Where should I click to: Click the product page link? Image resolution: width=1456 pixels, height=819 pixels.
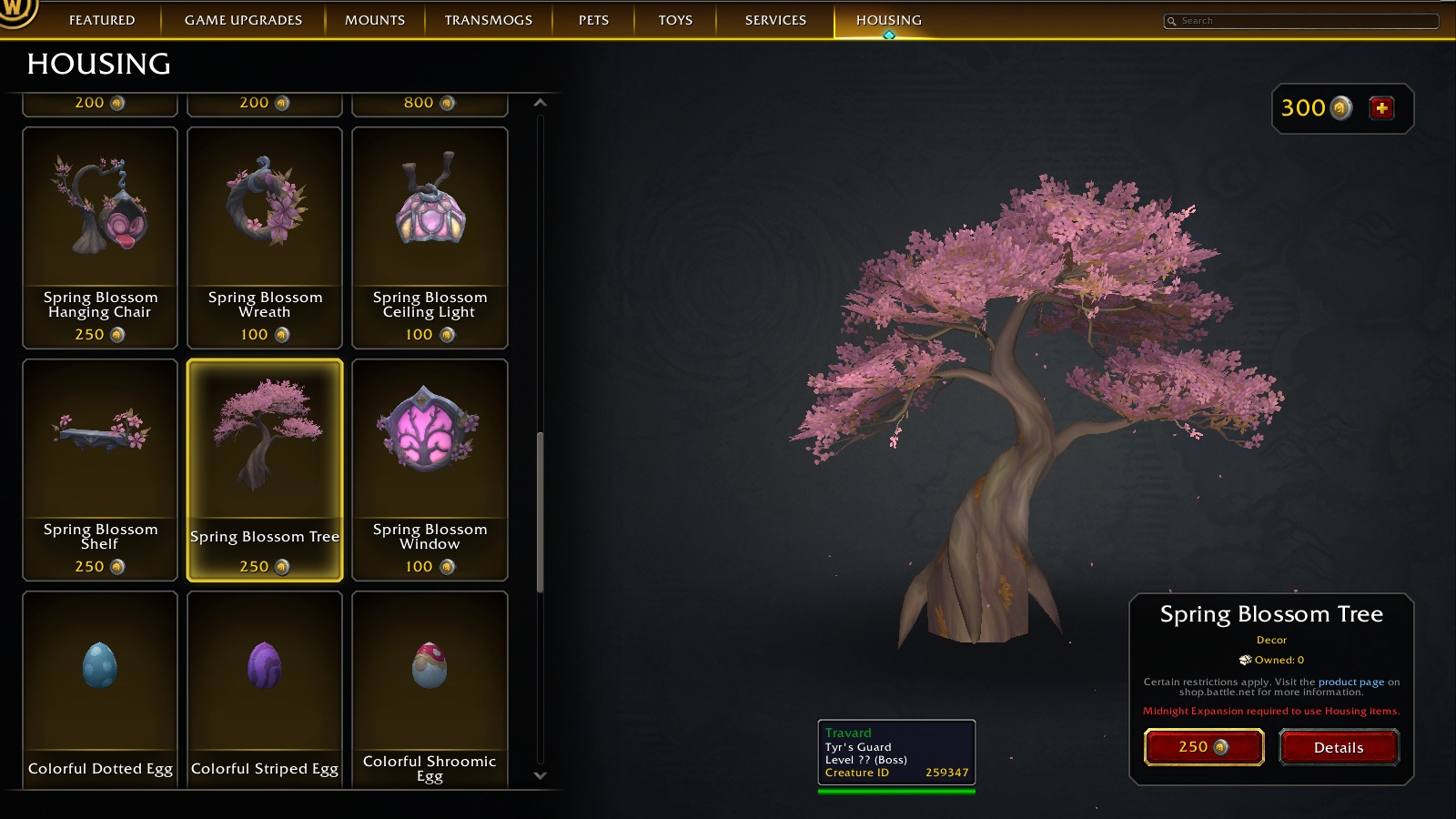(1350, 680)
